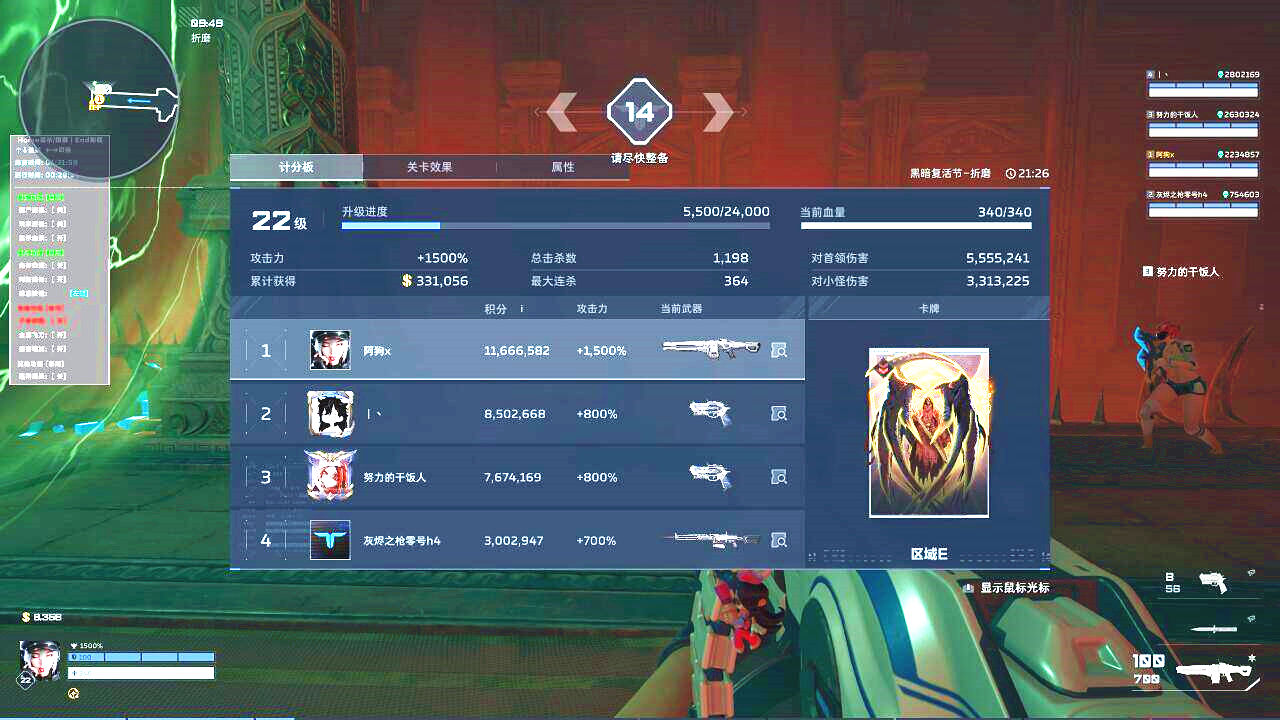Click the 升级进度 progress bar
This screenshot has height=720, width=1280.
pos(555,225)
